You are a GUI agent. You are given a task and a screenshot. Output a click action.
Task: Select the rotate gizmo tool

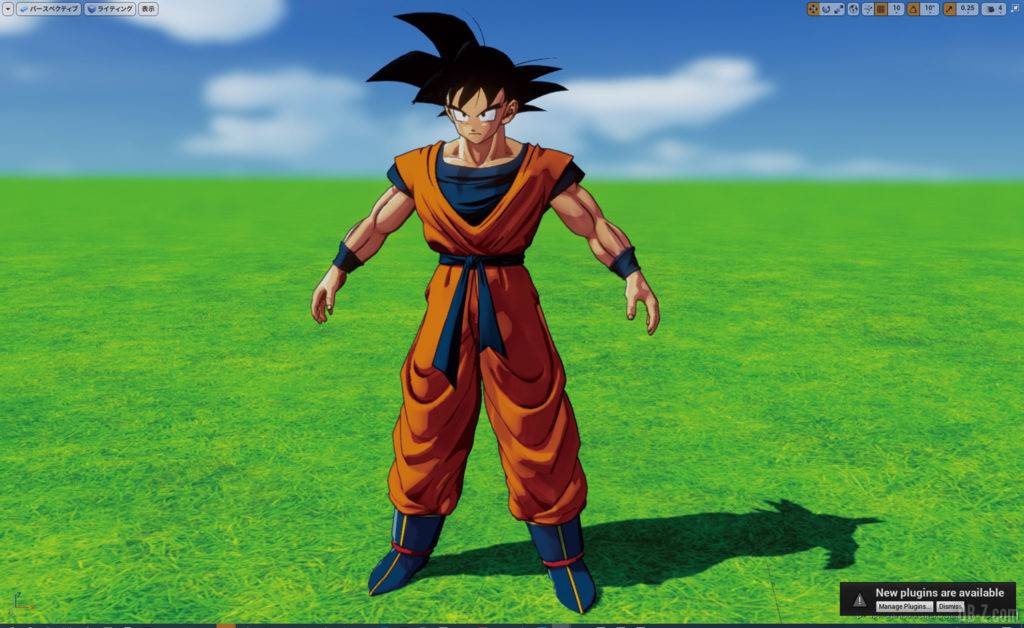[x=826, y=9]
